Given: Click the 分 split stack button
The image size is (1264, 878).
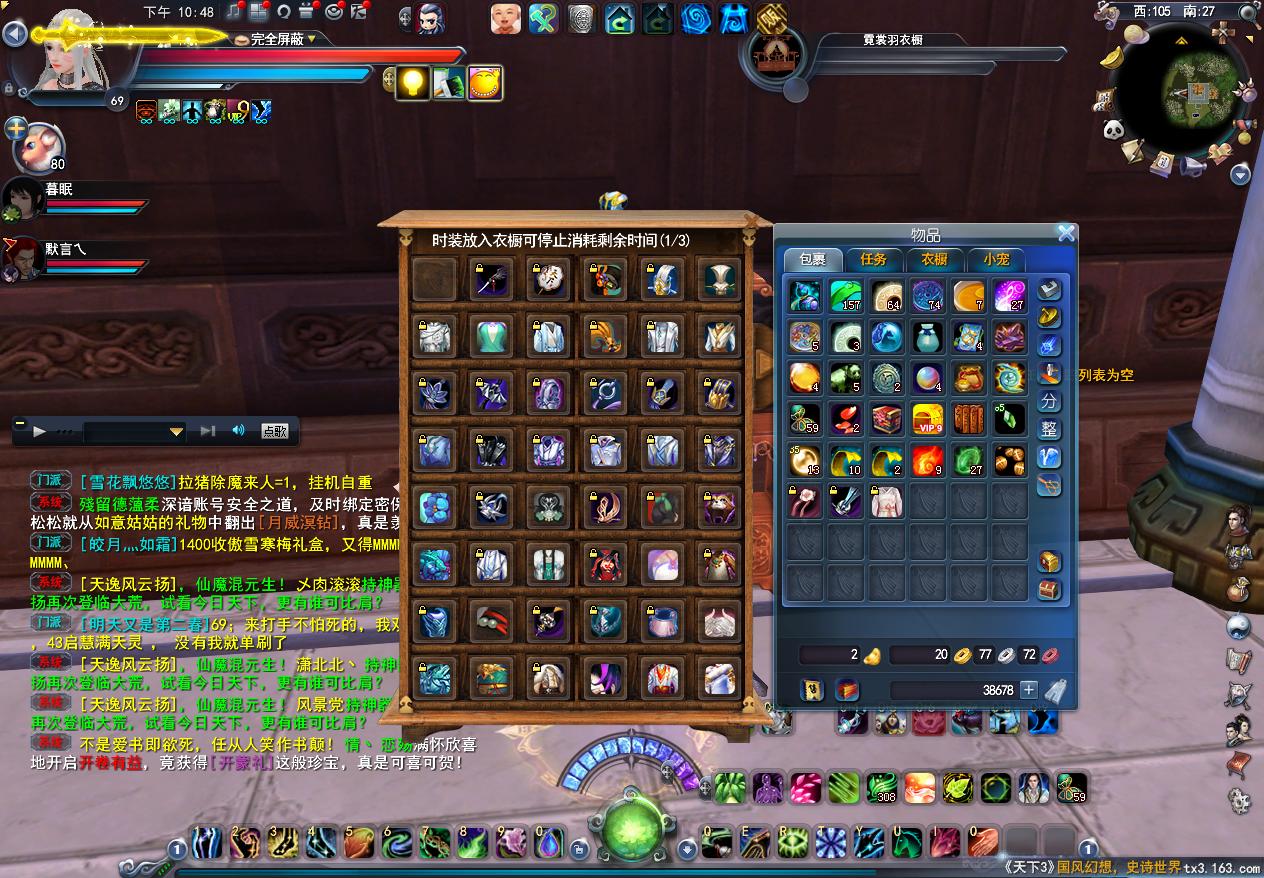Looking at the screenshot, I should pos(1049,401).
